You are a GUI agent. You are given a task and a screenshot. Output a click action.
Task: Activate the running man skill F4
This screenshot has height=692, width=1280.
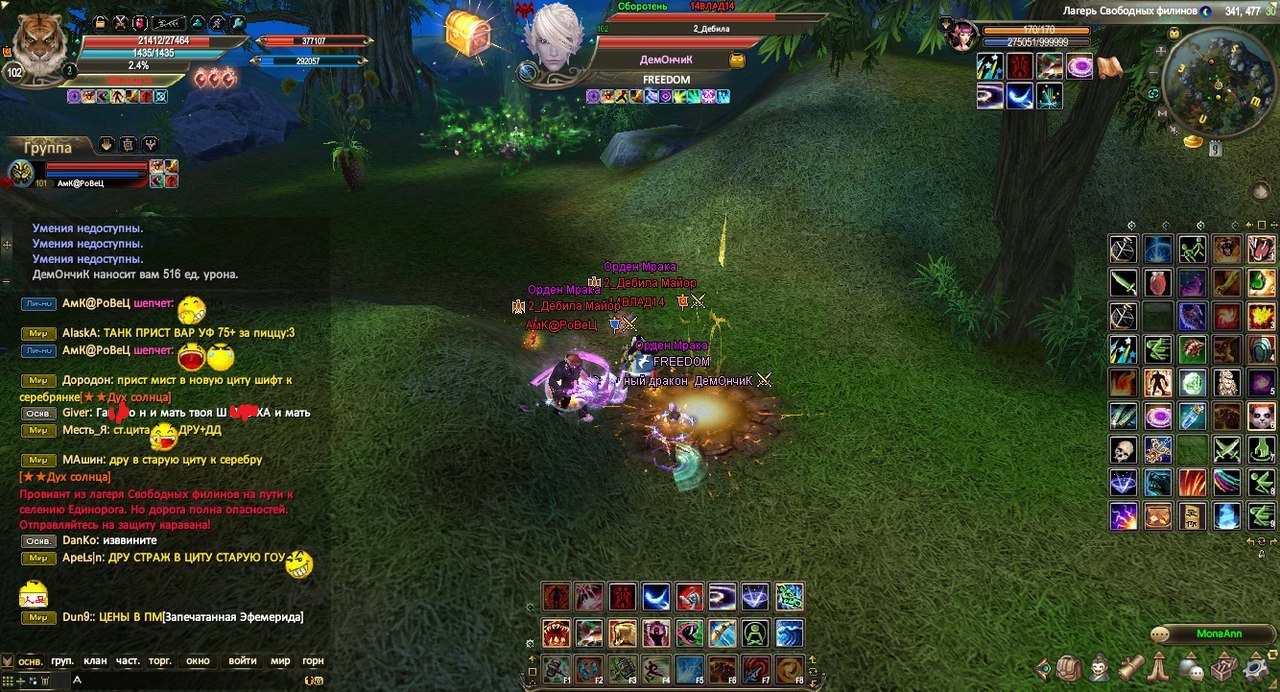point(656,669)
